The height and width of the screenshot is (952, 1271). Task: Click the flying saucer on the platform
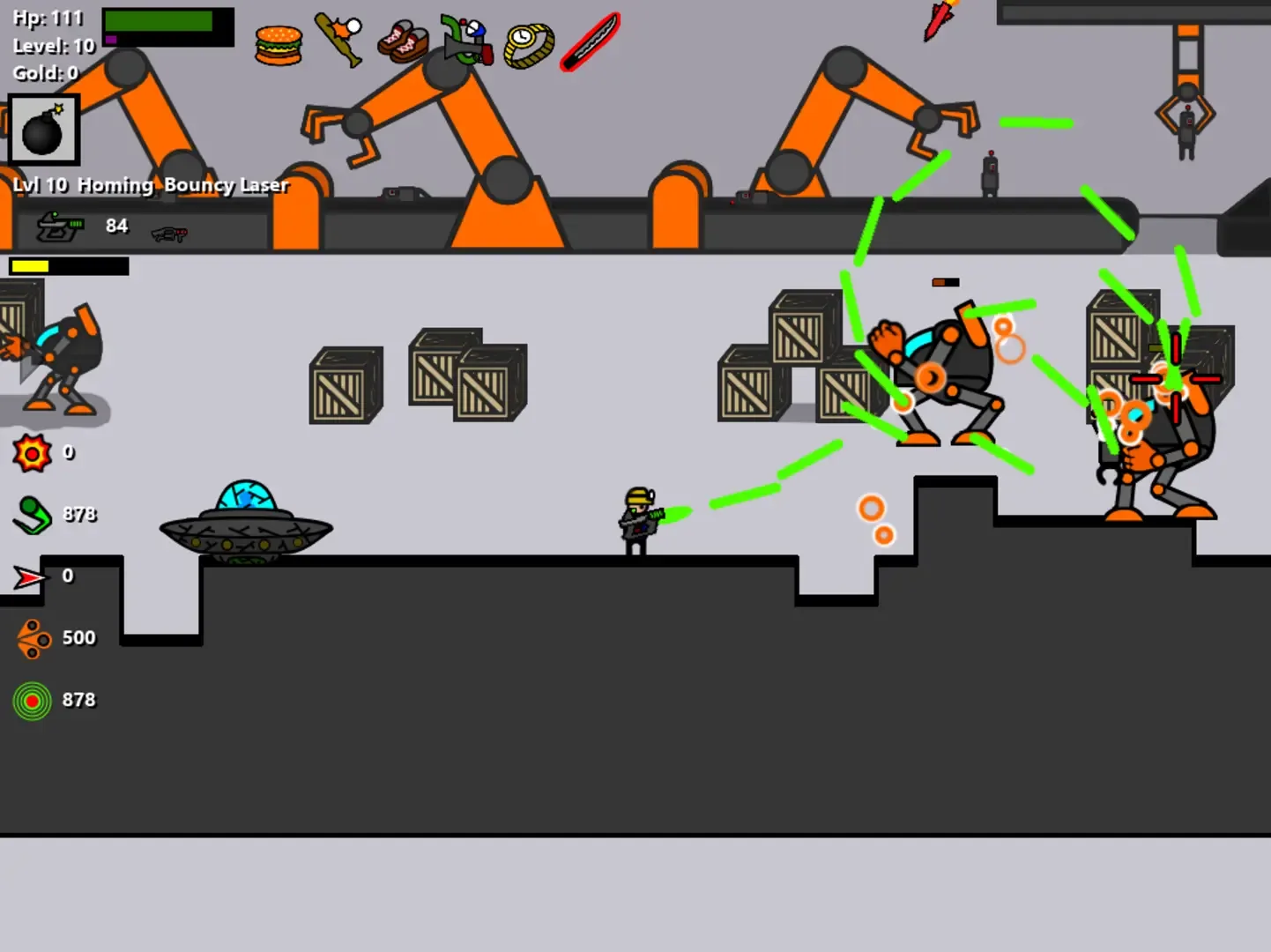pyautogui.click(x=246, y=524)
